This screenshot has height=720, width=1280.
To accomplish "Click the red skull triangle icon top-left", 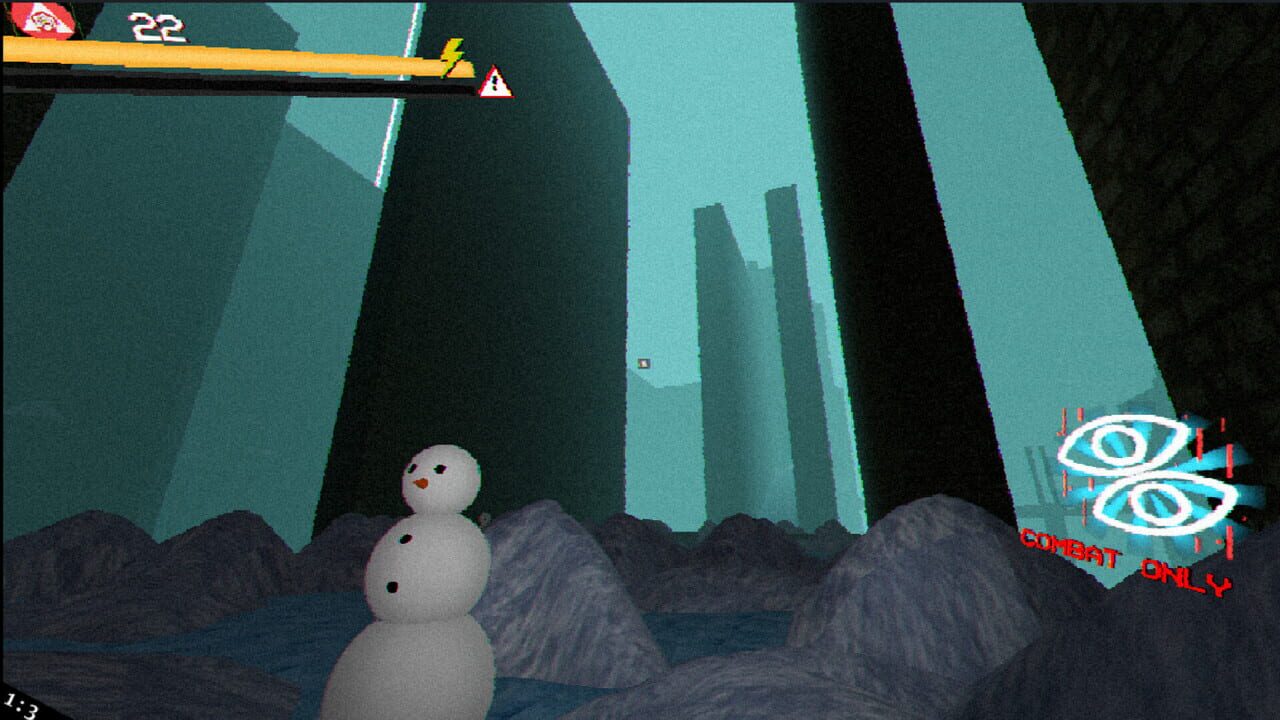I will coord(41,19).
